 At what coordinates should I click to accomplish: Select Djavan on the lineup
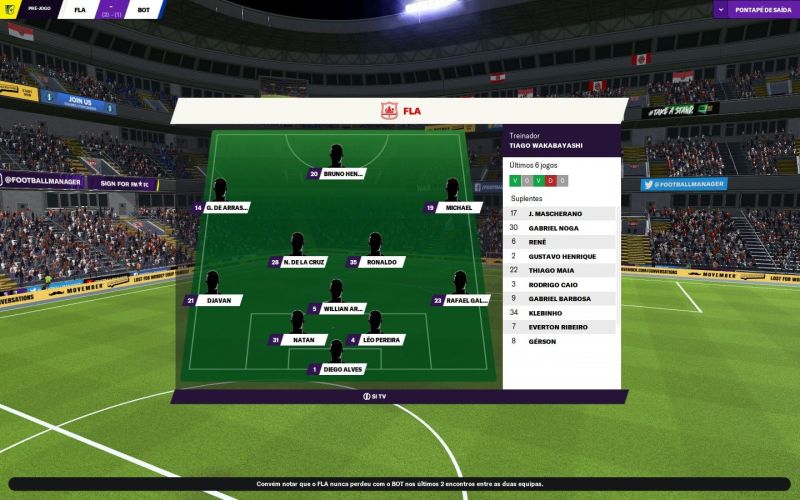point(216,300)
